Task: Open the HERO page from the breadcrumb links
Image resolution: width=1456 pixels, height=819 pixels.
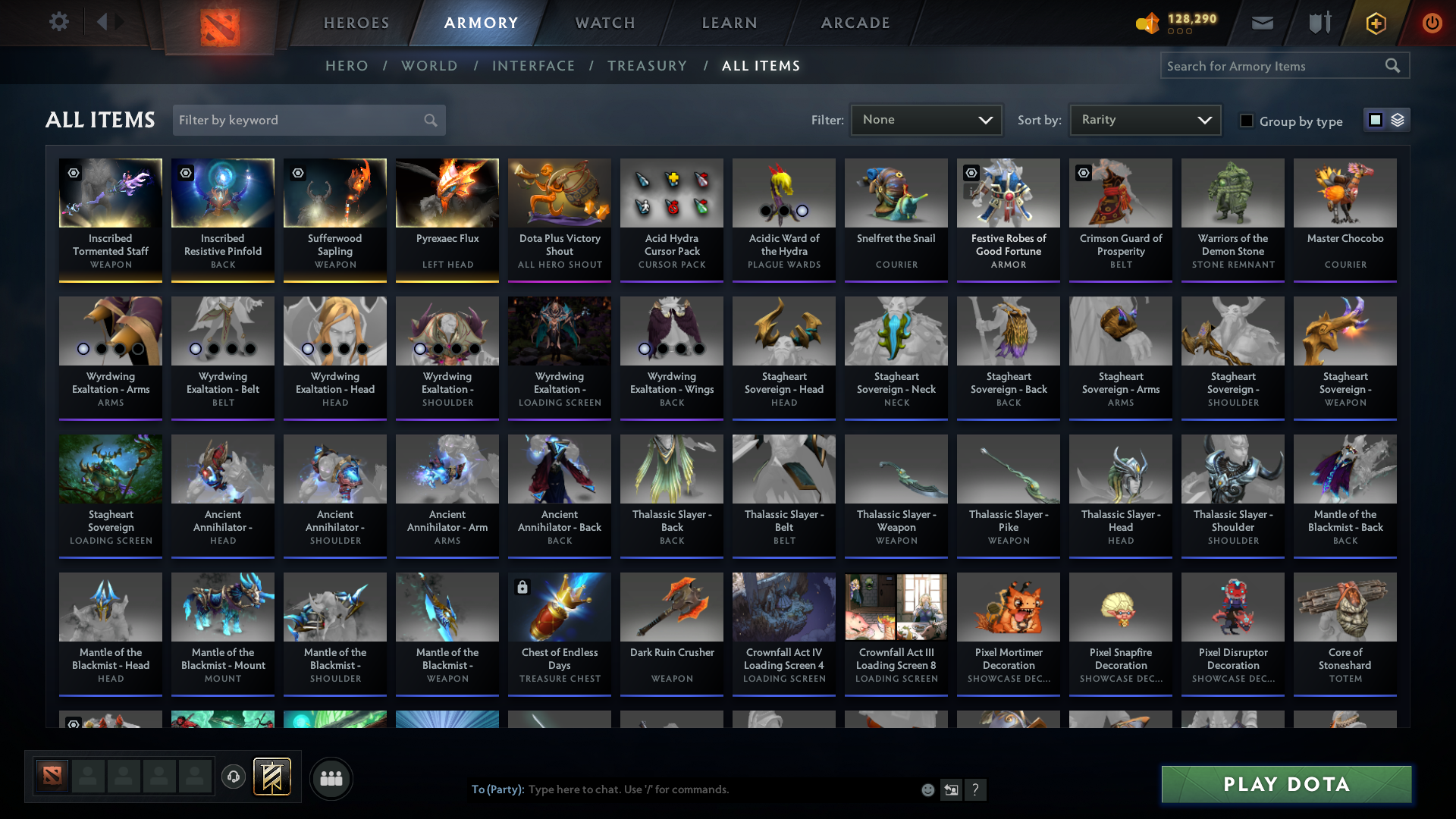Action: tap(347, 66)
